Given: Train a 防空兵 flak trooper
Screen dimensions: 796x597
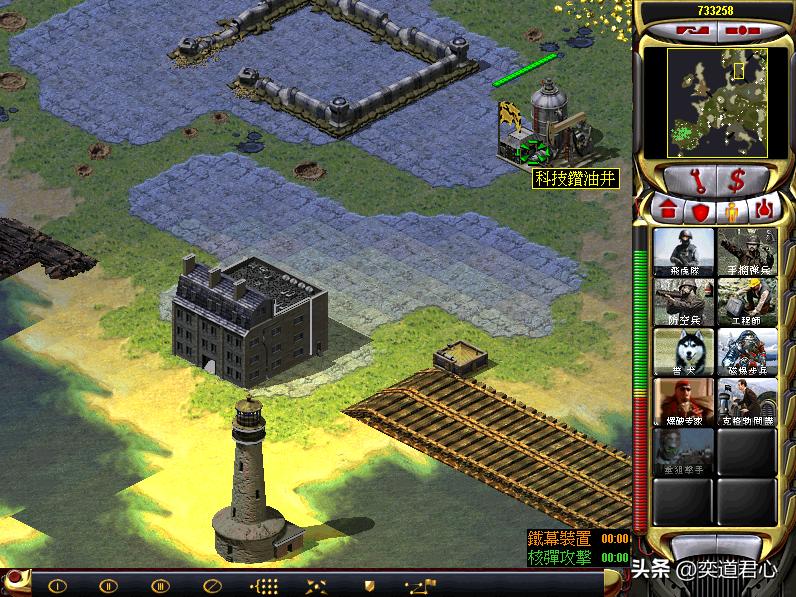Looking at the screenshot, I should (x=684, y=303).
